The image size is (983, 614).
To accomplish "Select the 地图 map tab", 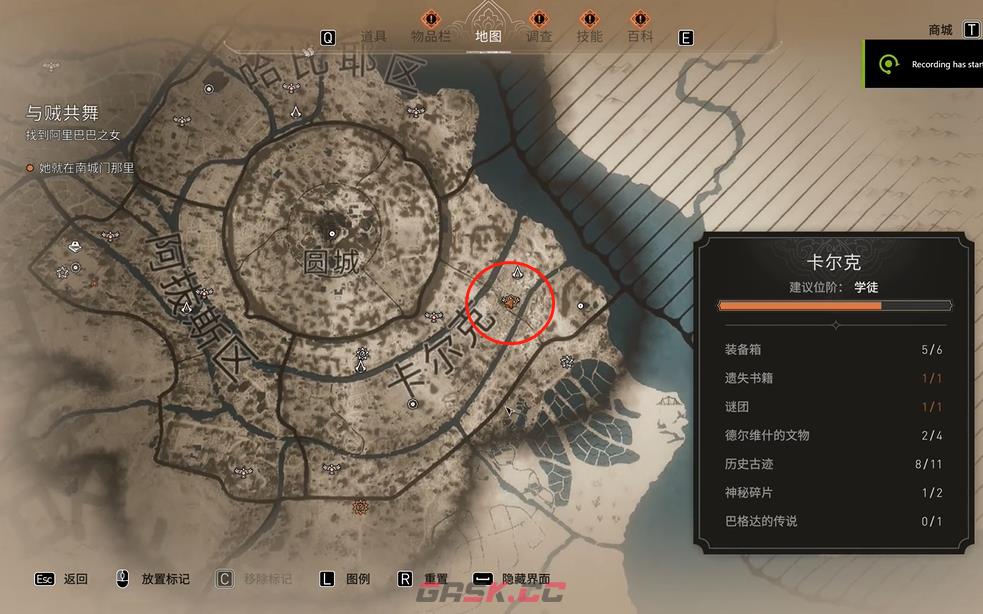I will (488, 37).
